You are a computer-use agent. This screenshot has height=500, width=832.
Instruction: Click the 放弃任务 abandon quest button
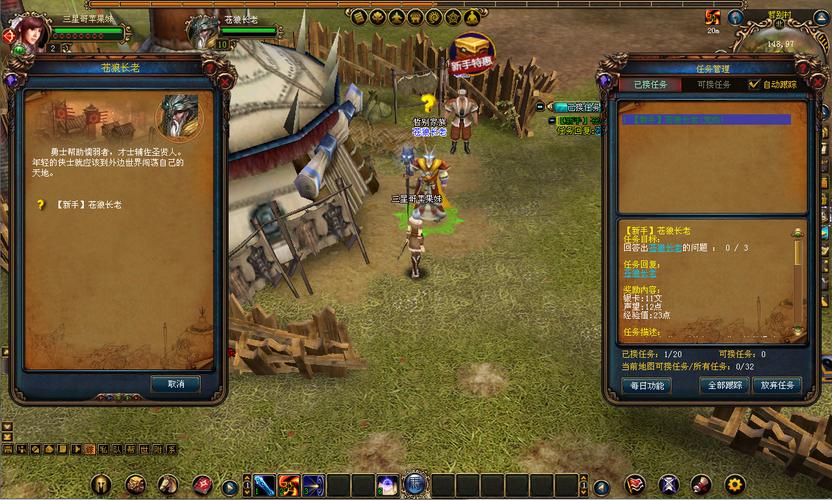tap(777, 385)
